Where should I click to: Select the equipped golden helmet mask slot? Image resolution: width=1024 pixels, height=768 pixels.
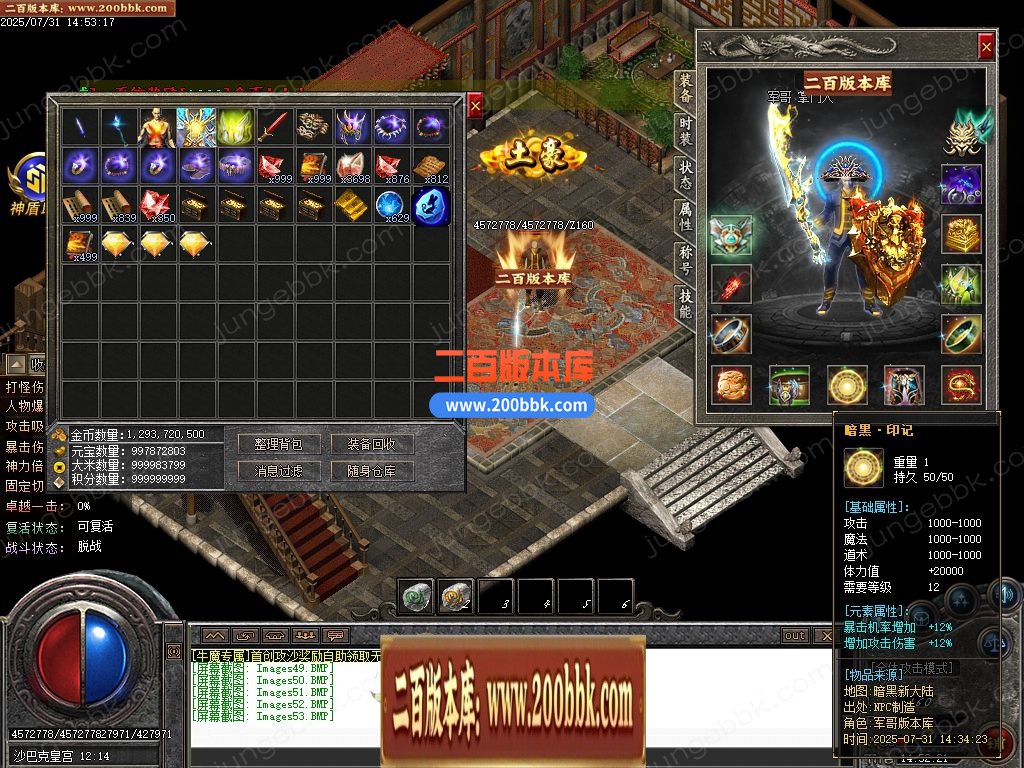point(960,133)
